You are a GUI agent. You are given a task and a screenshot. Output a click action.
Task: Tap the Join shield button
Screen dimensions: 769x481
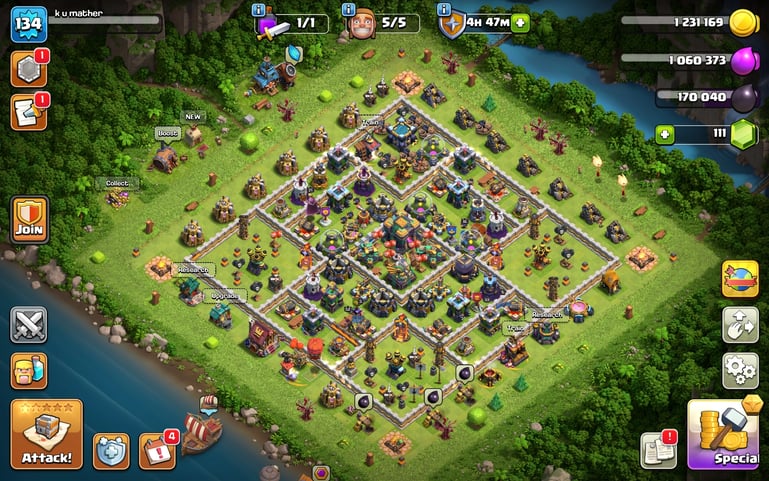[29, 218]
